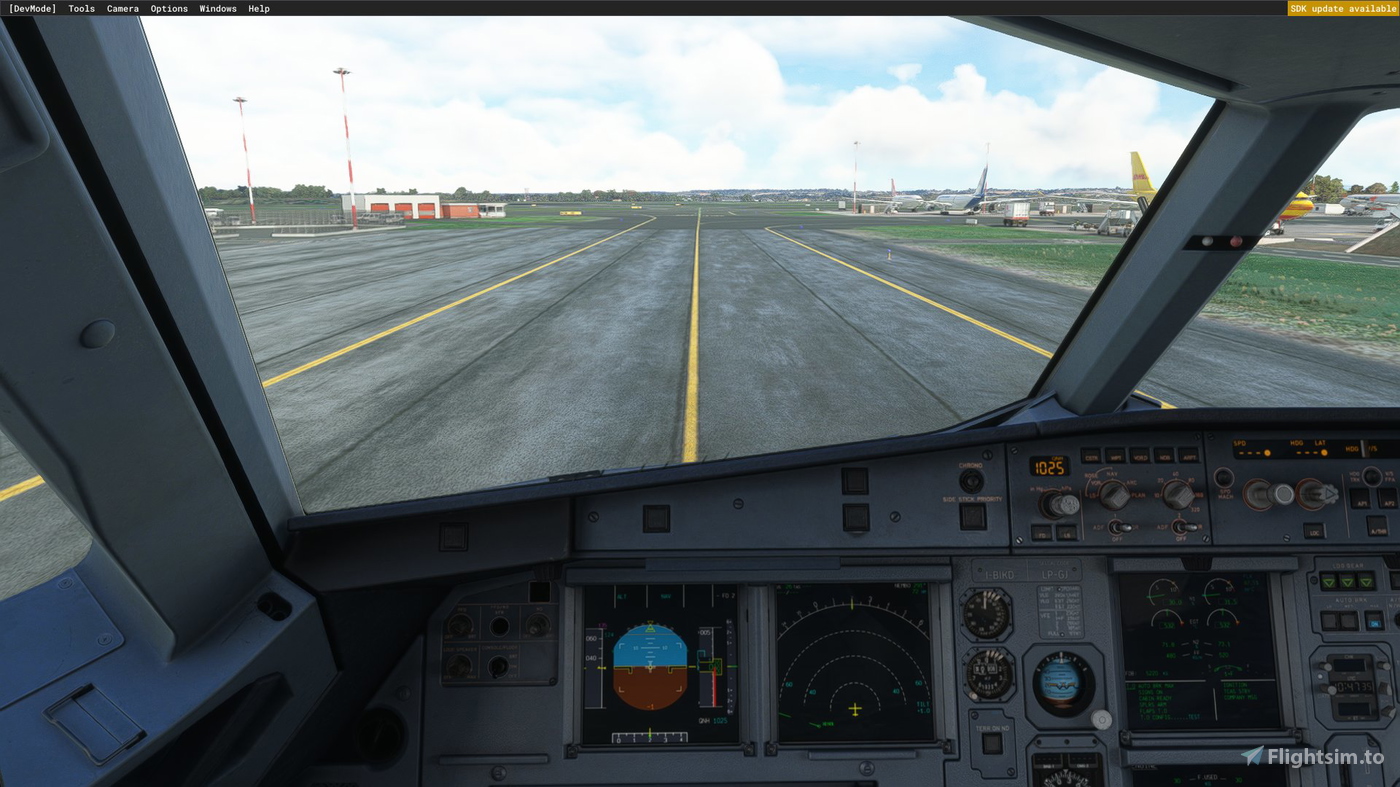Open the Camera menu
1400x787 pixels.
[x=122, y=8]
